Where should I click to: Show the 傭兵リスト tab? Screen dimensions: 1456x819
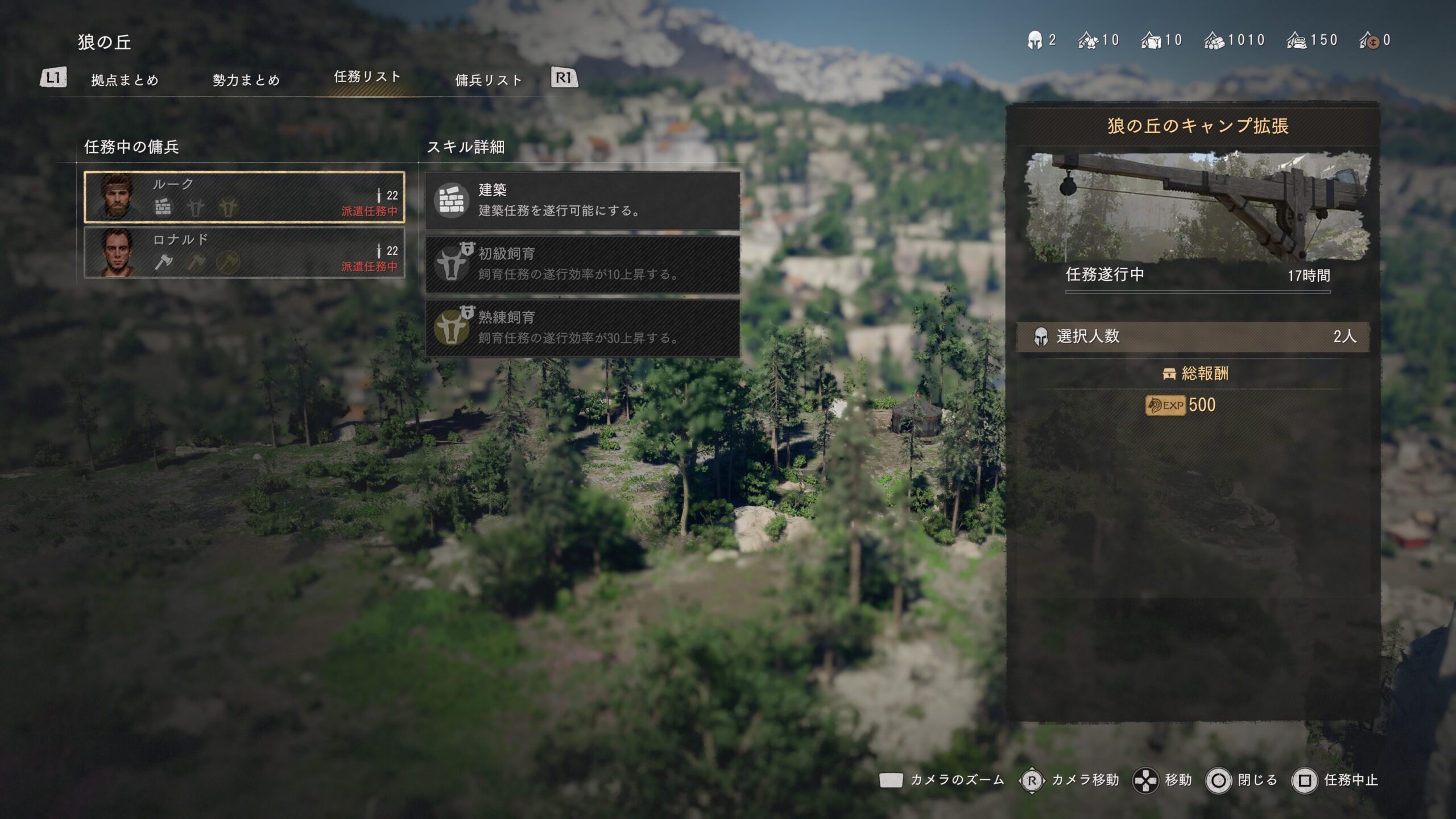(x=489, y=80)
